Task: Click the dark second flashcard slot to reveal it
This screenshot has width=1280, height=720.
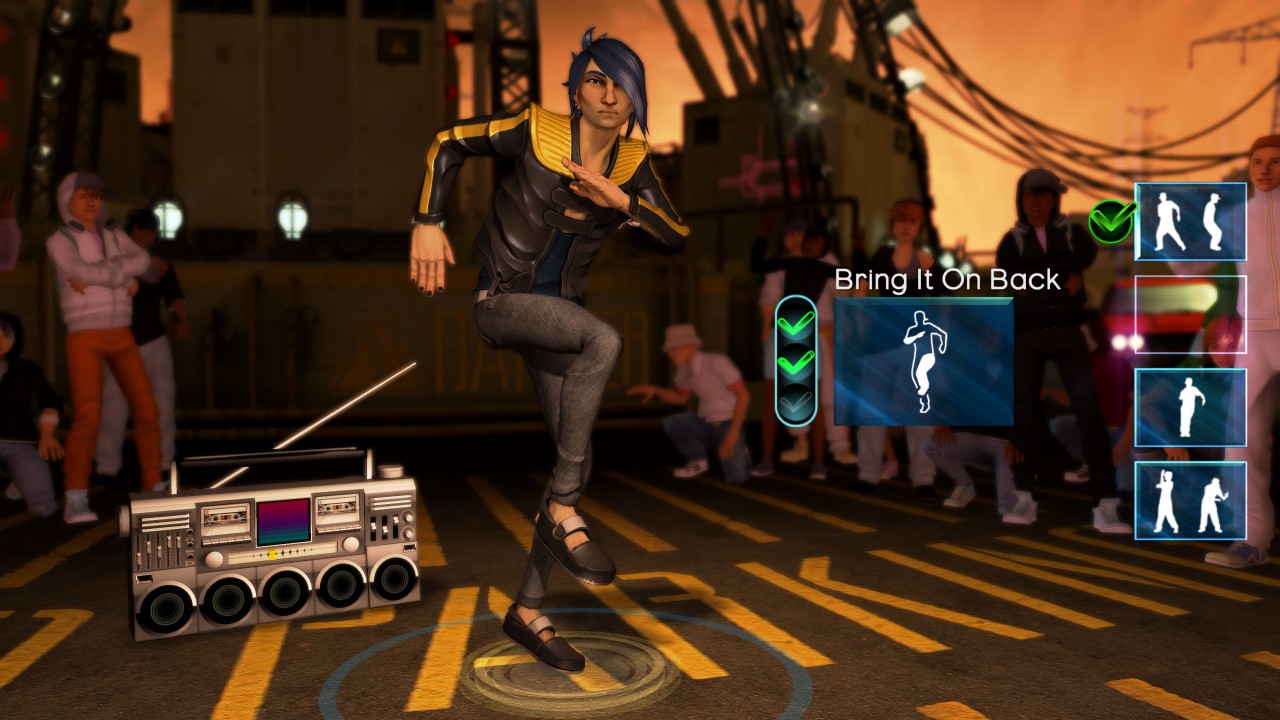Action: coord(1192,313)
